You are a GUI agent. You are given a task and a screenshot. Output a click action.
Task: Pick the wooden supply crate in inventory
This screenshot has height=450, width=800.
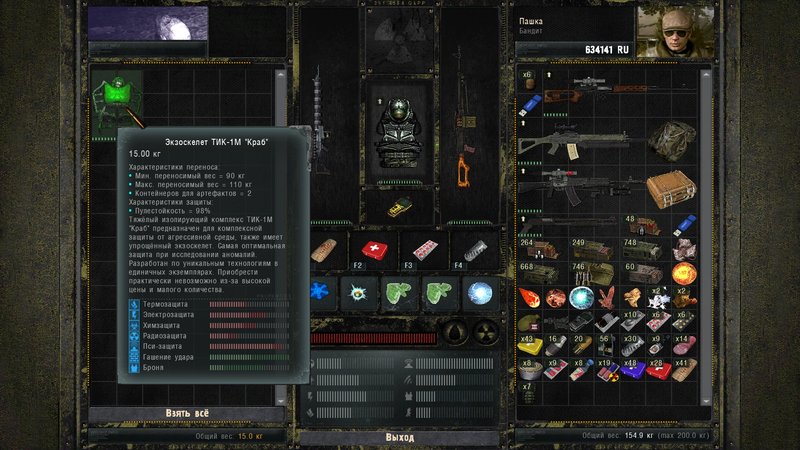670,189
